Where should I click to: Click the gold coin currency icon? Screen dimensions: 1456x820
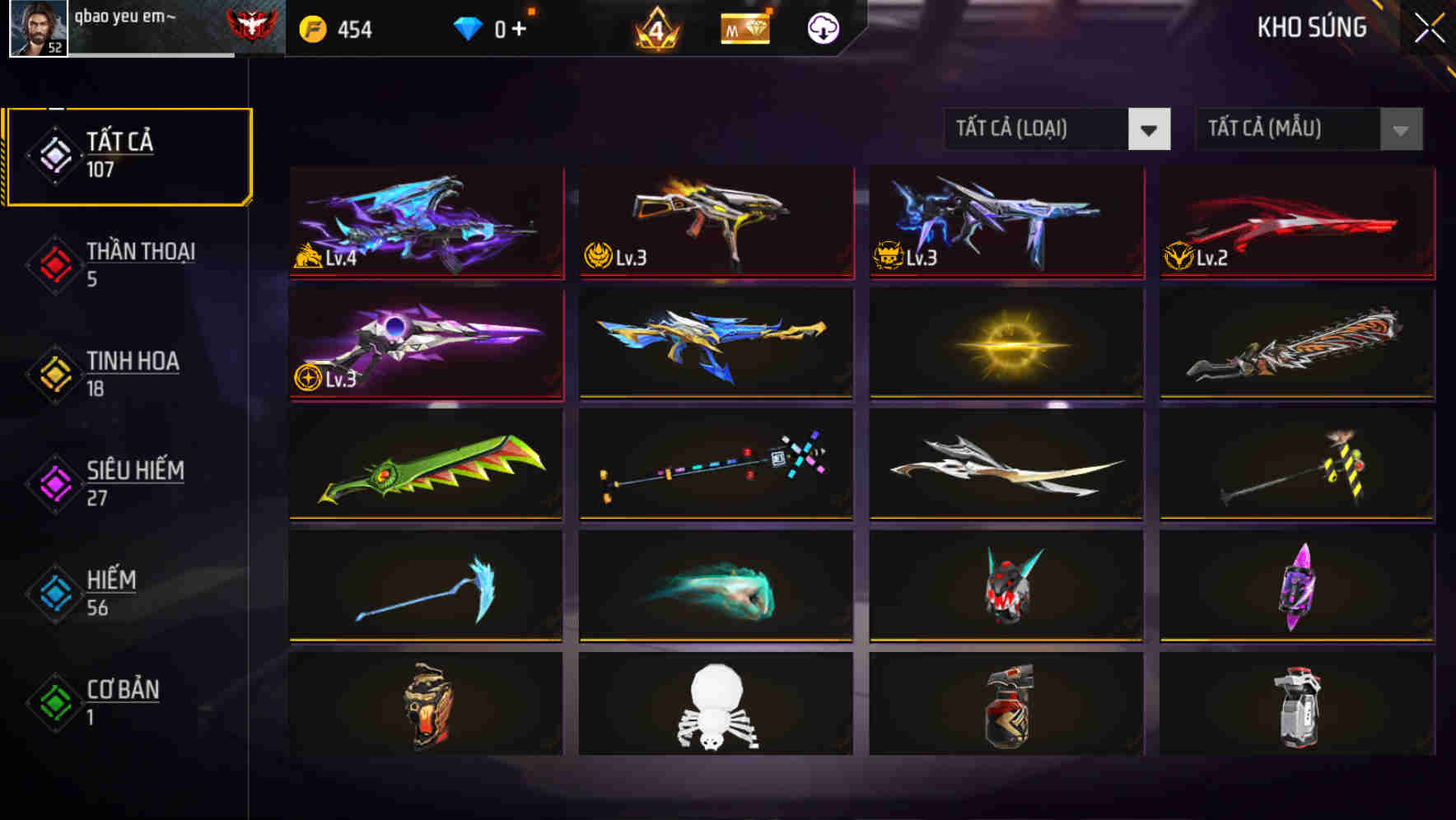(314, 27)
